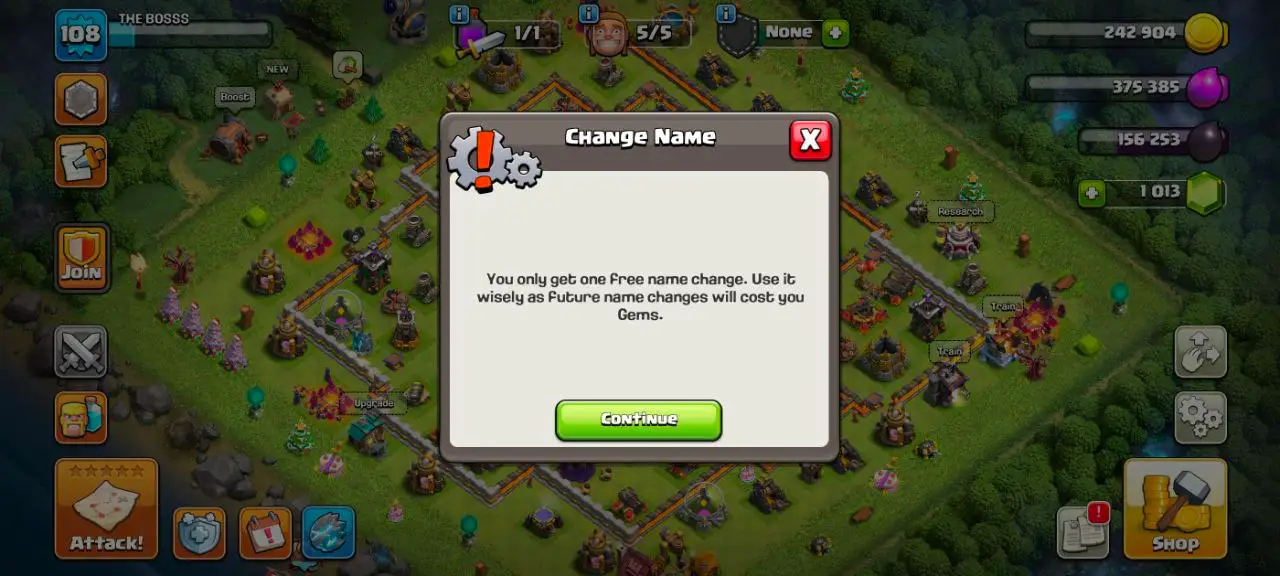Show info for the builder 1/1 counter
This screenshot has width=1280, height=576.
pos(459,15)
